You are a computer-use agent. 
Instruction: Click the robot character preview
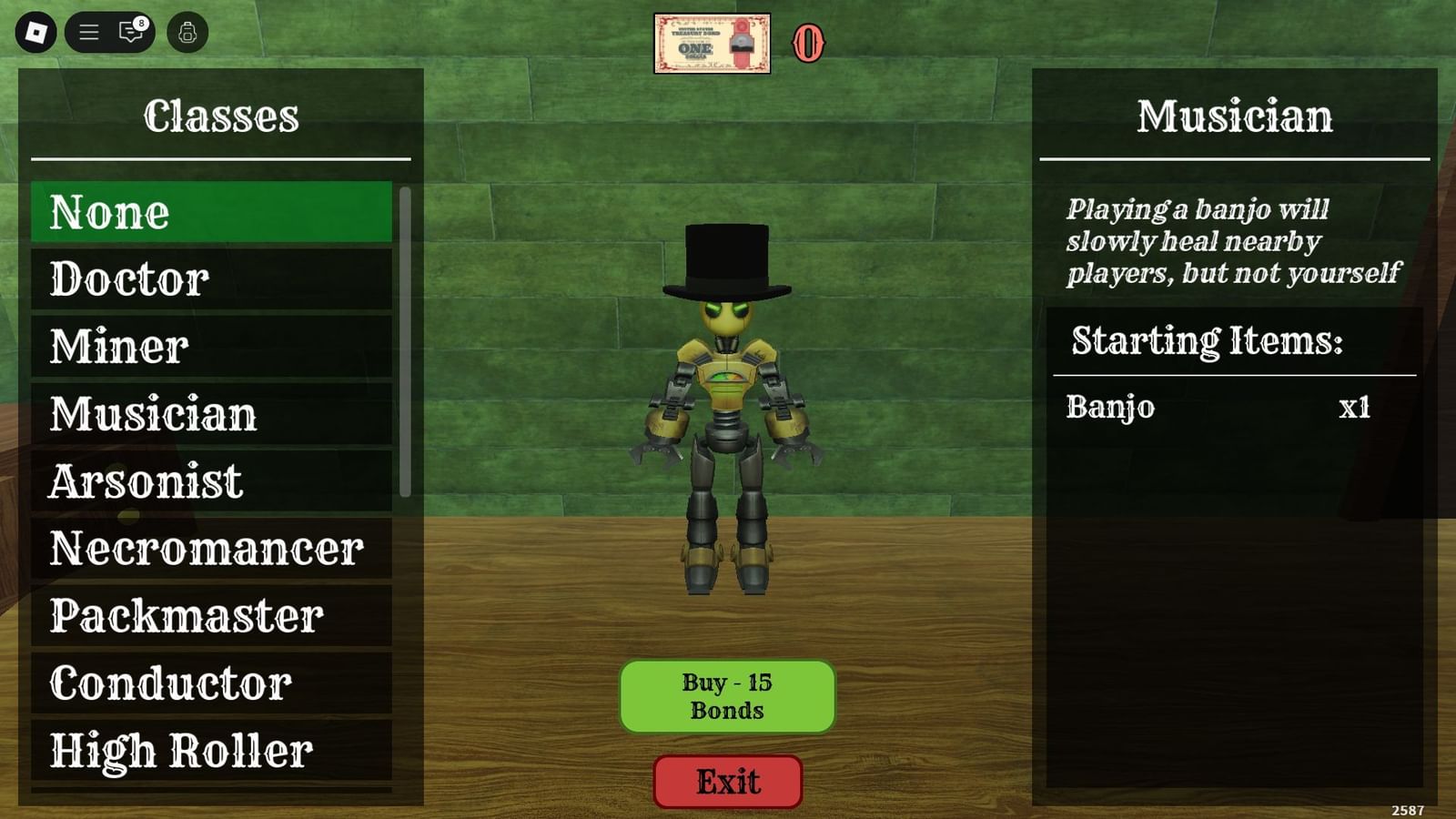pyautogui.click(x=728, y=391)
